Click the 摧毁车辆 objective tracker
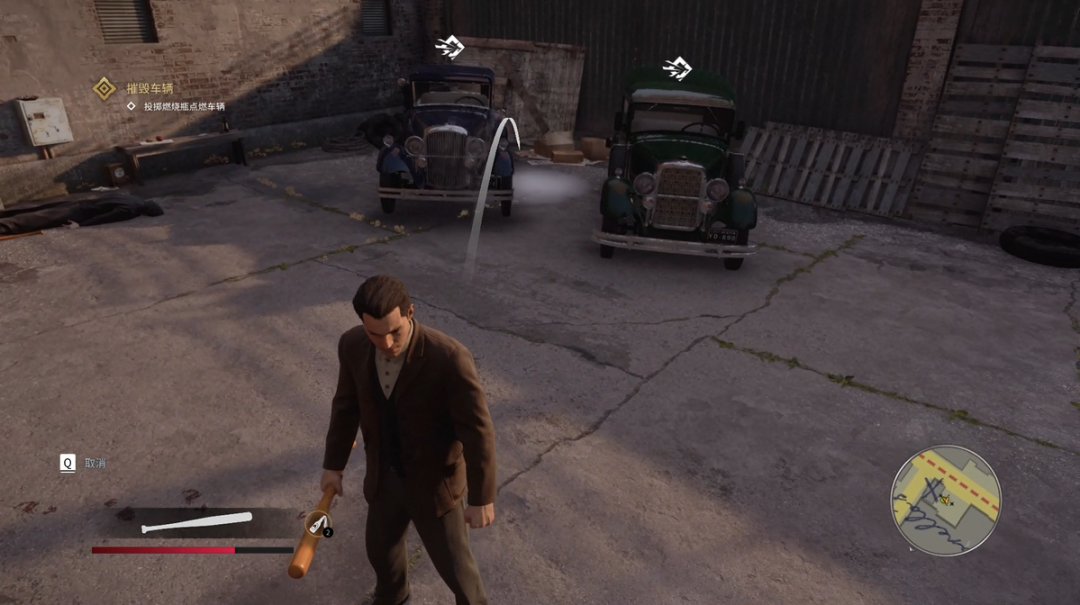The width and height of the screenshot is (1080, 605). pyautogui.click(x=148, y=88)
